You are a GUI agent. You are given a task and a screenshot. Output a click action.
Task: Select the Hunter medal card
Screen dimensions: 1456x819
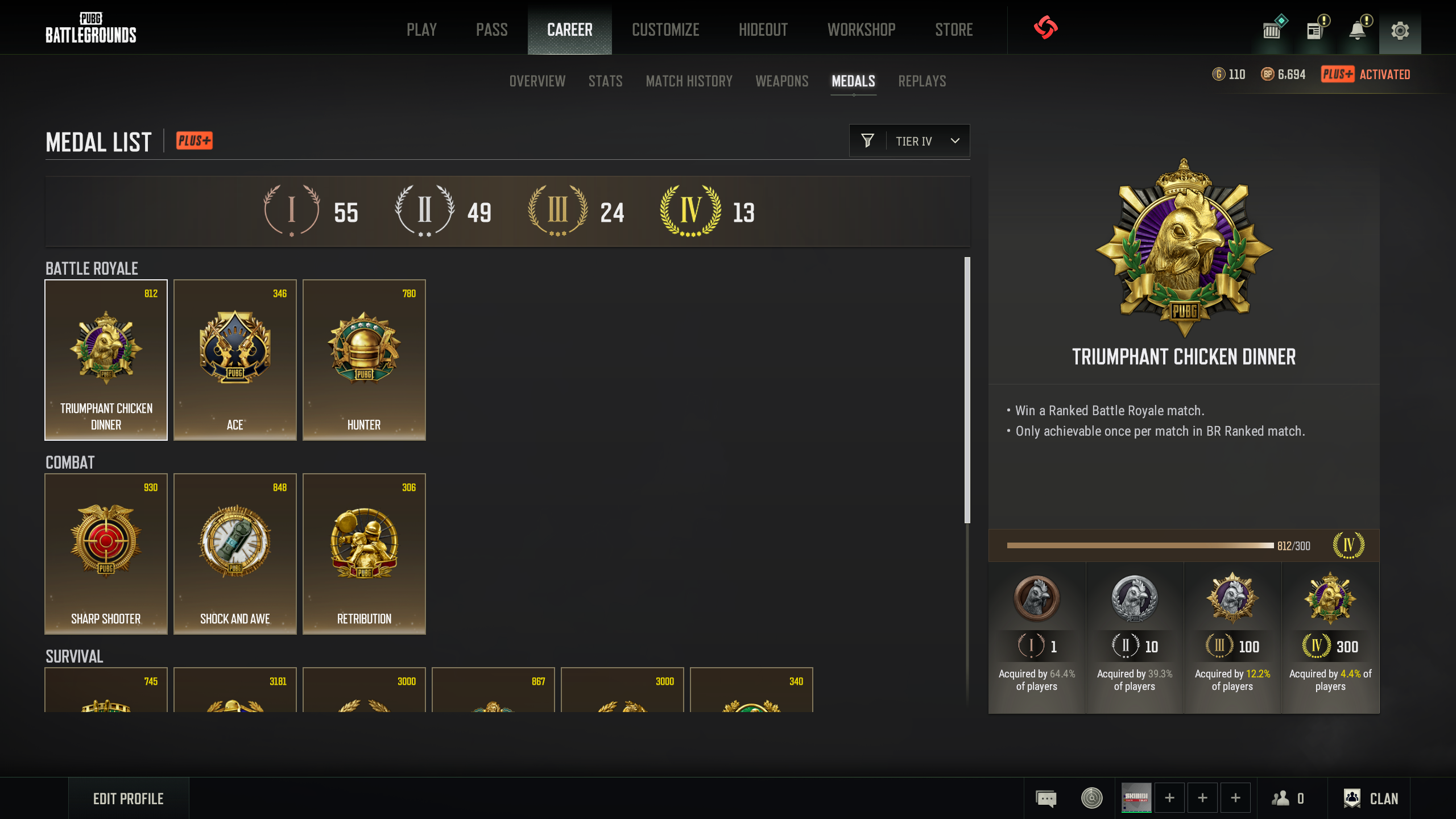(364, 359)
